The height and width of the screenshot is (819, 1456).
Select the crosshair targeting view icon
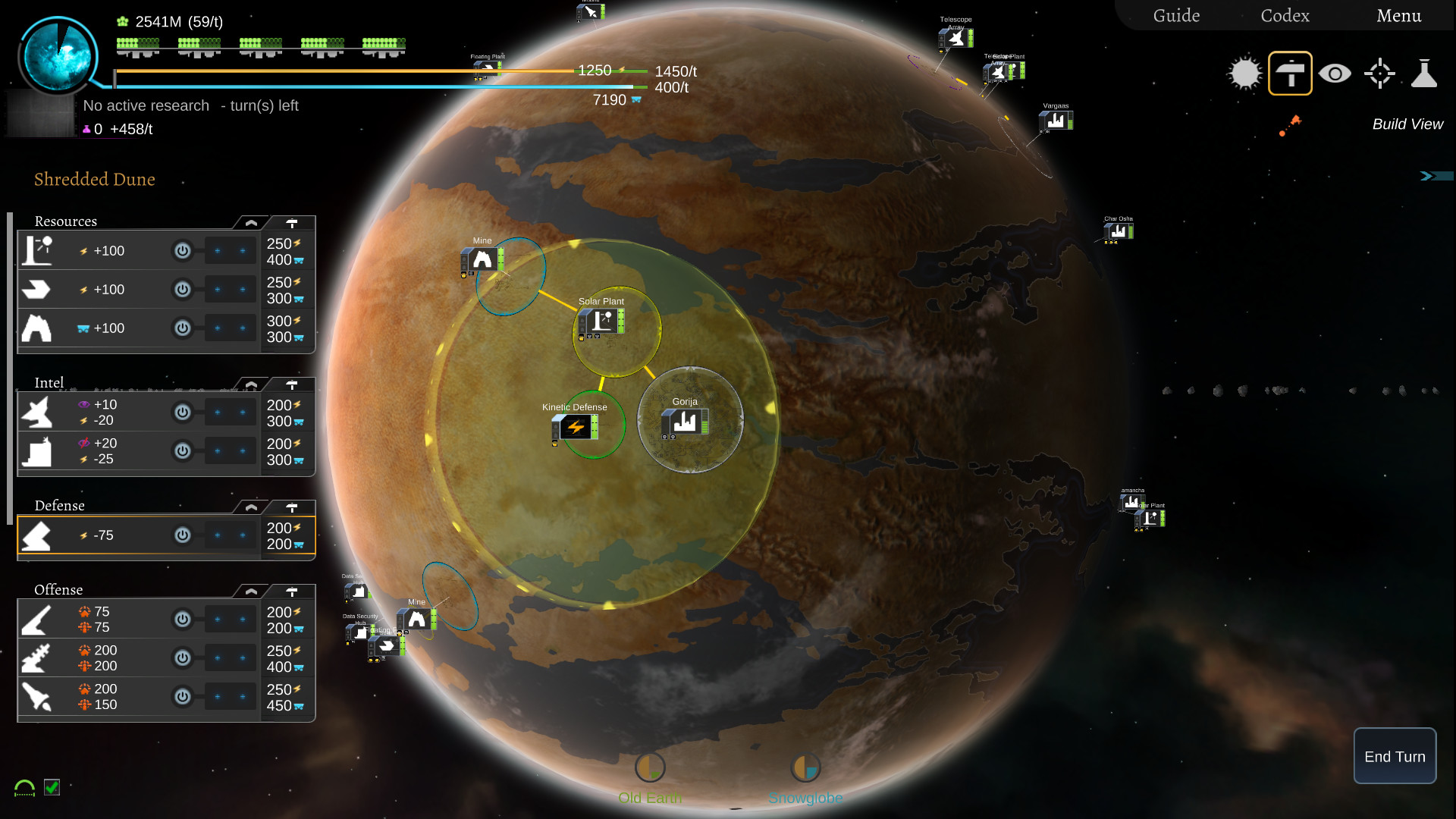click(x=1380, y=74)
